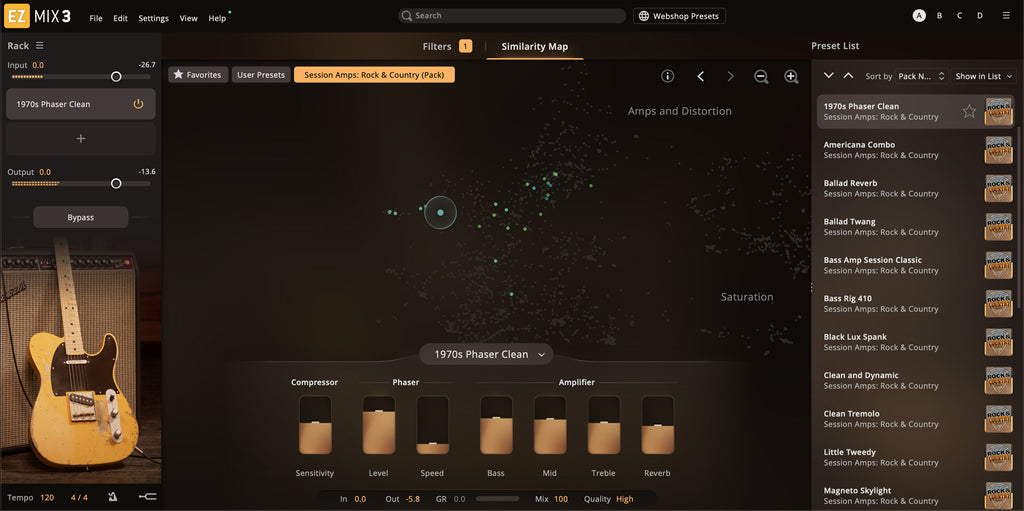Switch to comparison slot B
1024x511 pixels.
coord(939,16)
